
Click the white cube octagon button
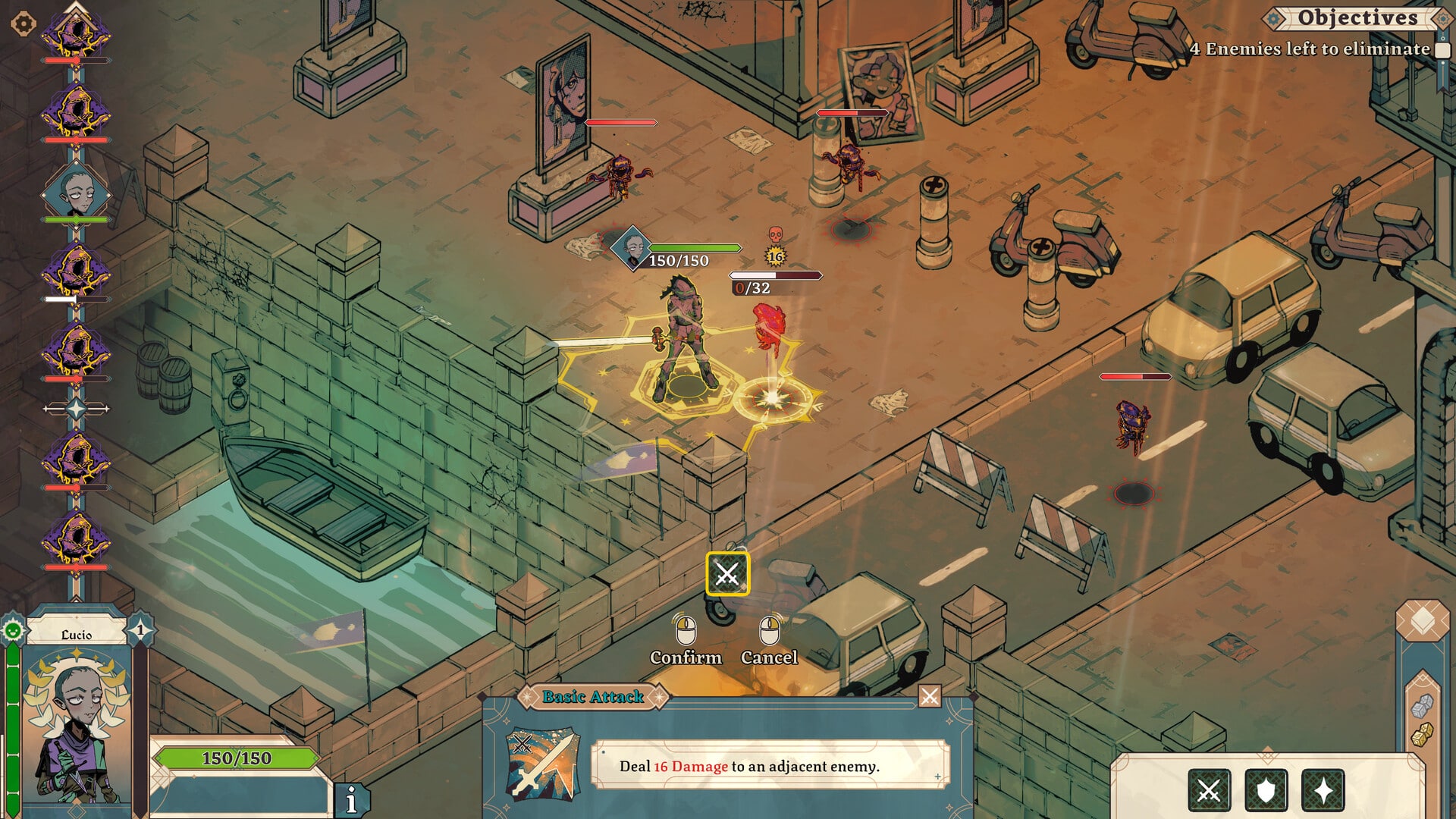[1422, 622]
